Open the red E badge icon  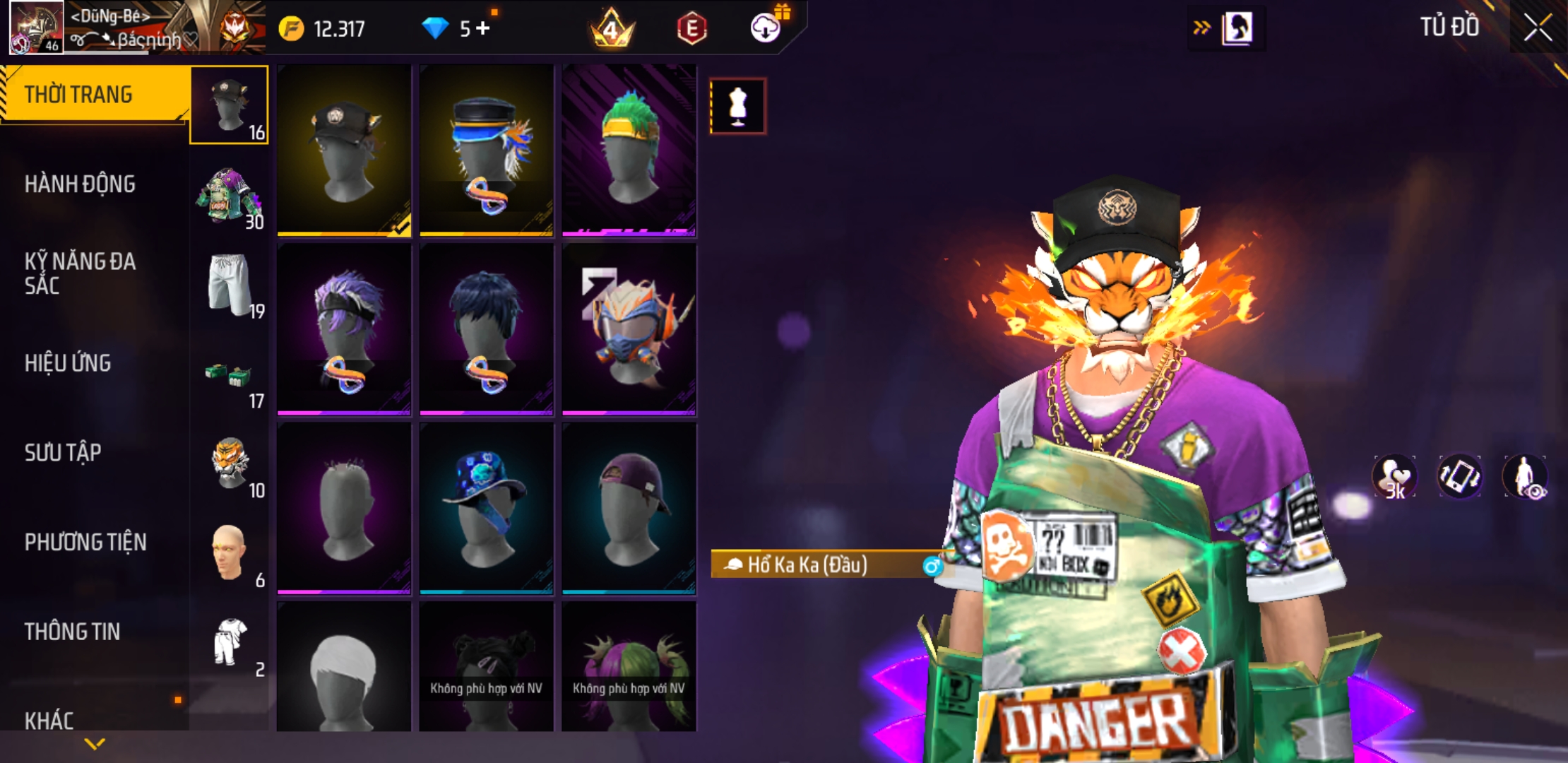coord(691,29)
